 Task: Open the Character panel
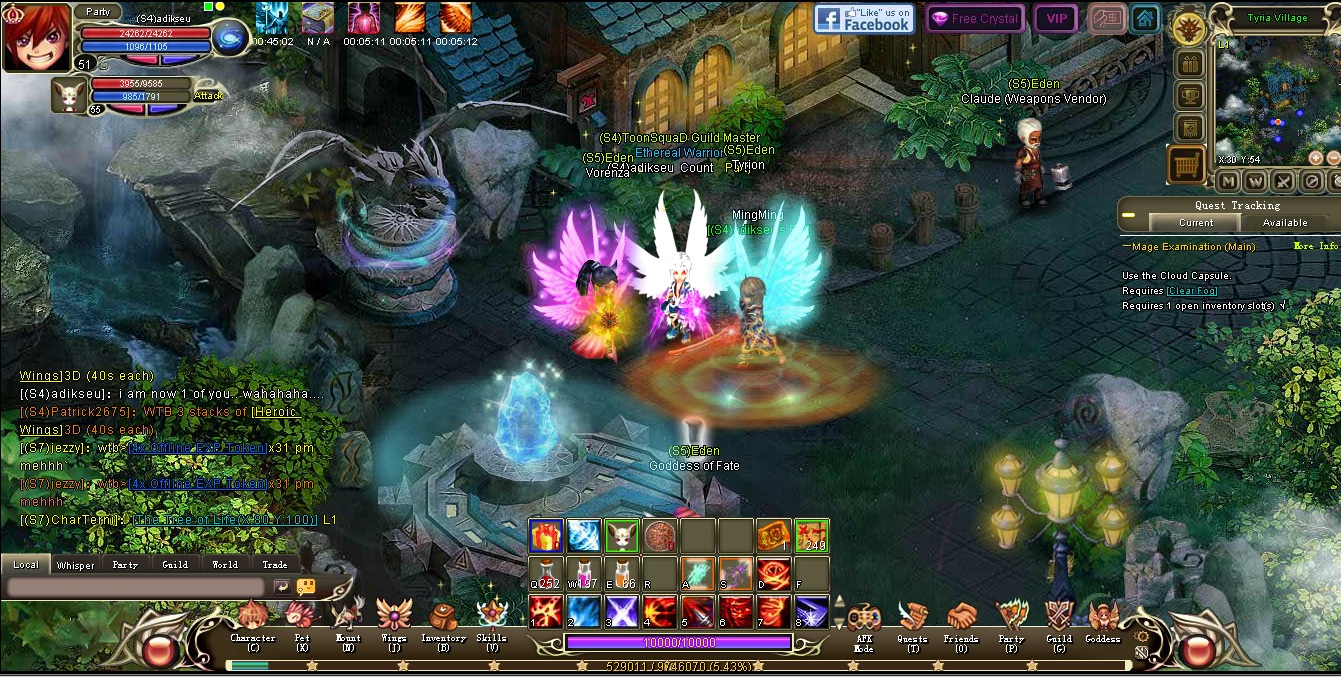coord(252,617)
